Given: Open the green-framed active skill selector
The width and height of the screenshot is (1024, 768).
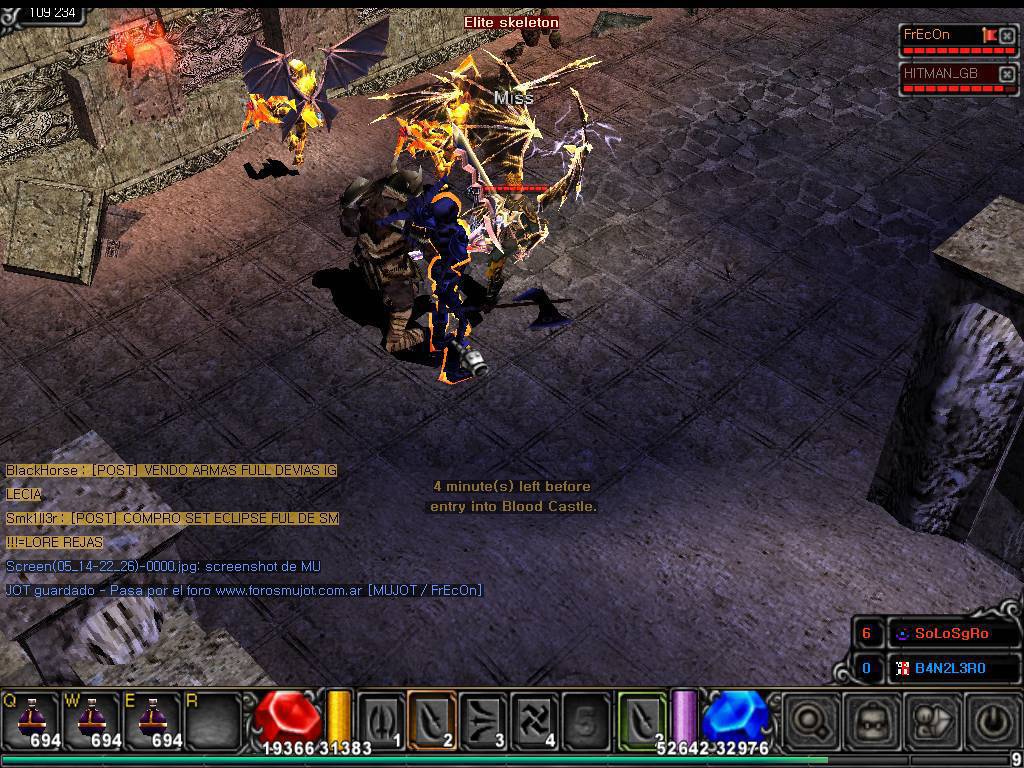Looking at the screenshot, I should pyautogui.click(x=642, y=719).
